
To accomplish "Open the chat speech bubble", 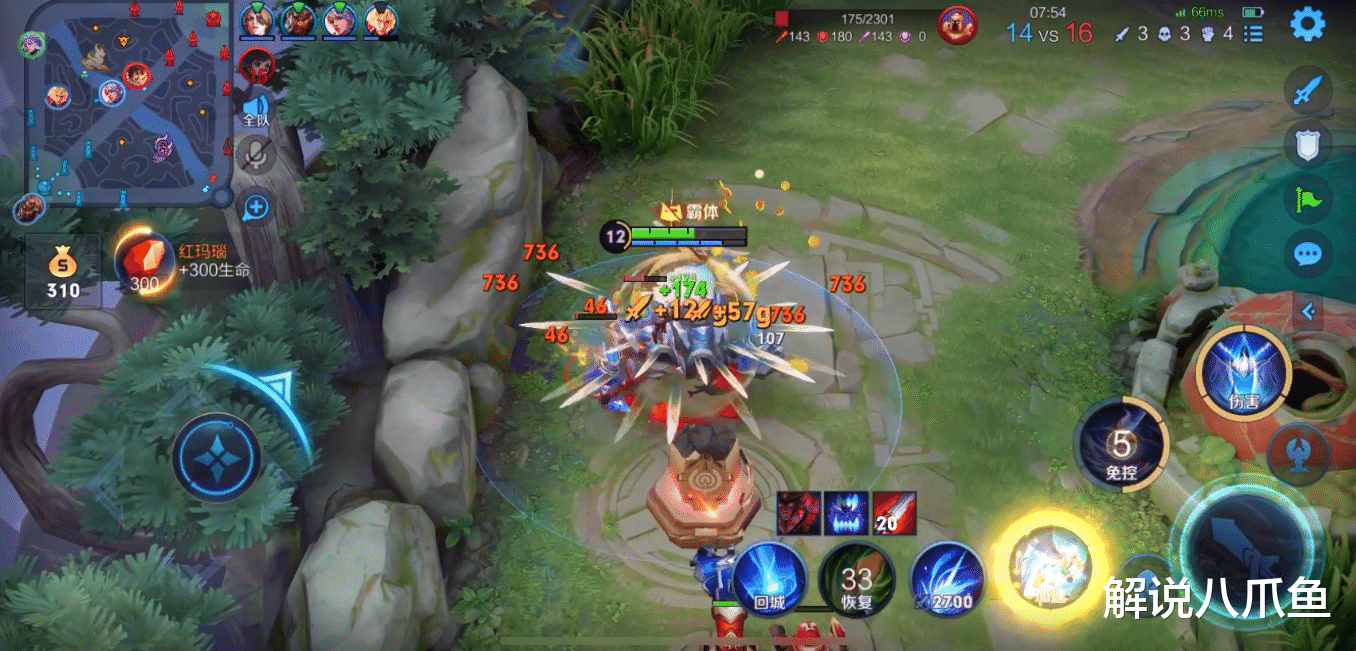I will point(1307,254).
